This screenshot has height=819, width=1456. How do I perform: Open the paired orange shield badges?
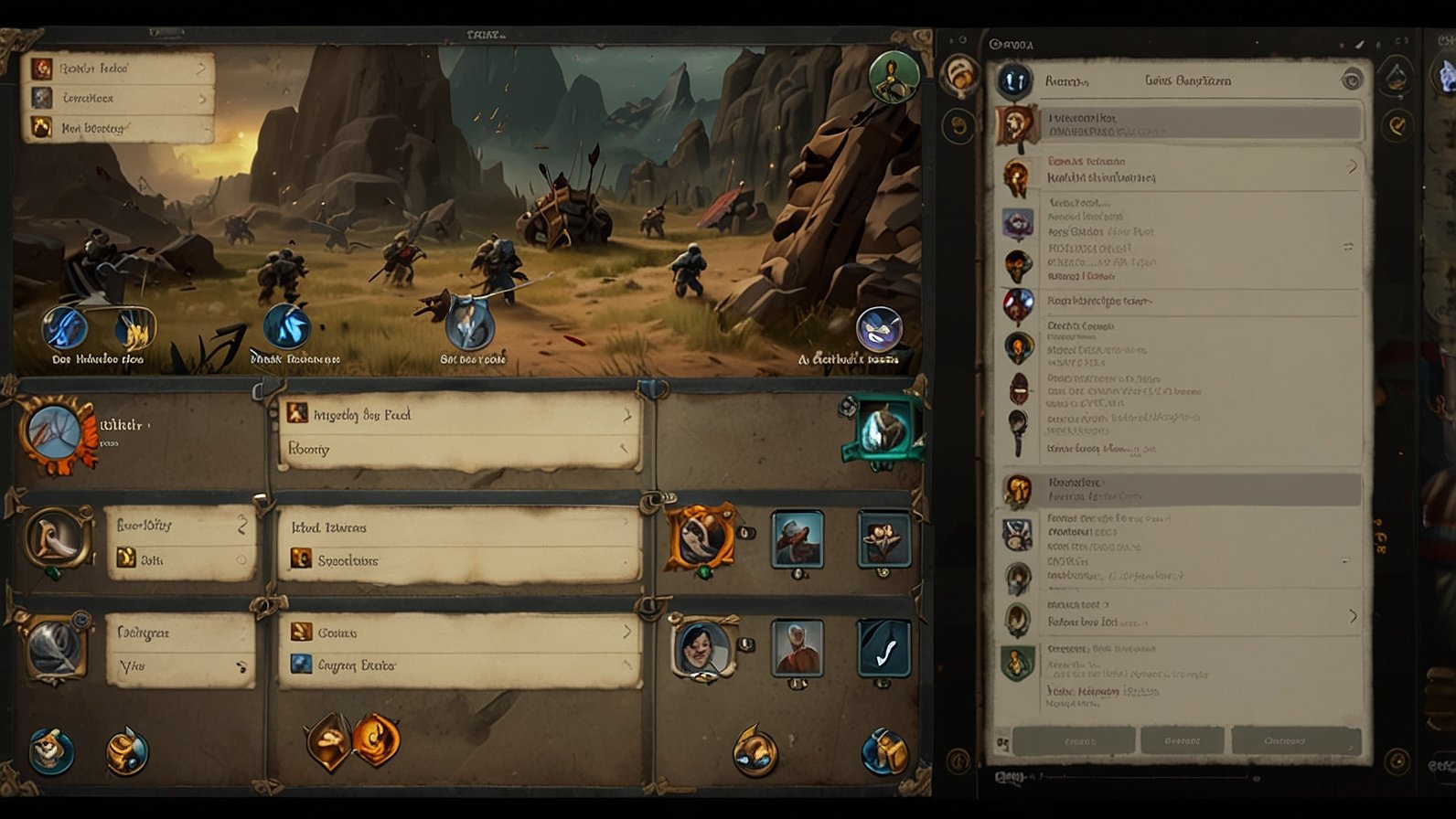coord(353,739)
